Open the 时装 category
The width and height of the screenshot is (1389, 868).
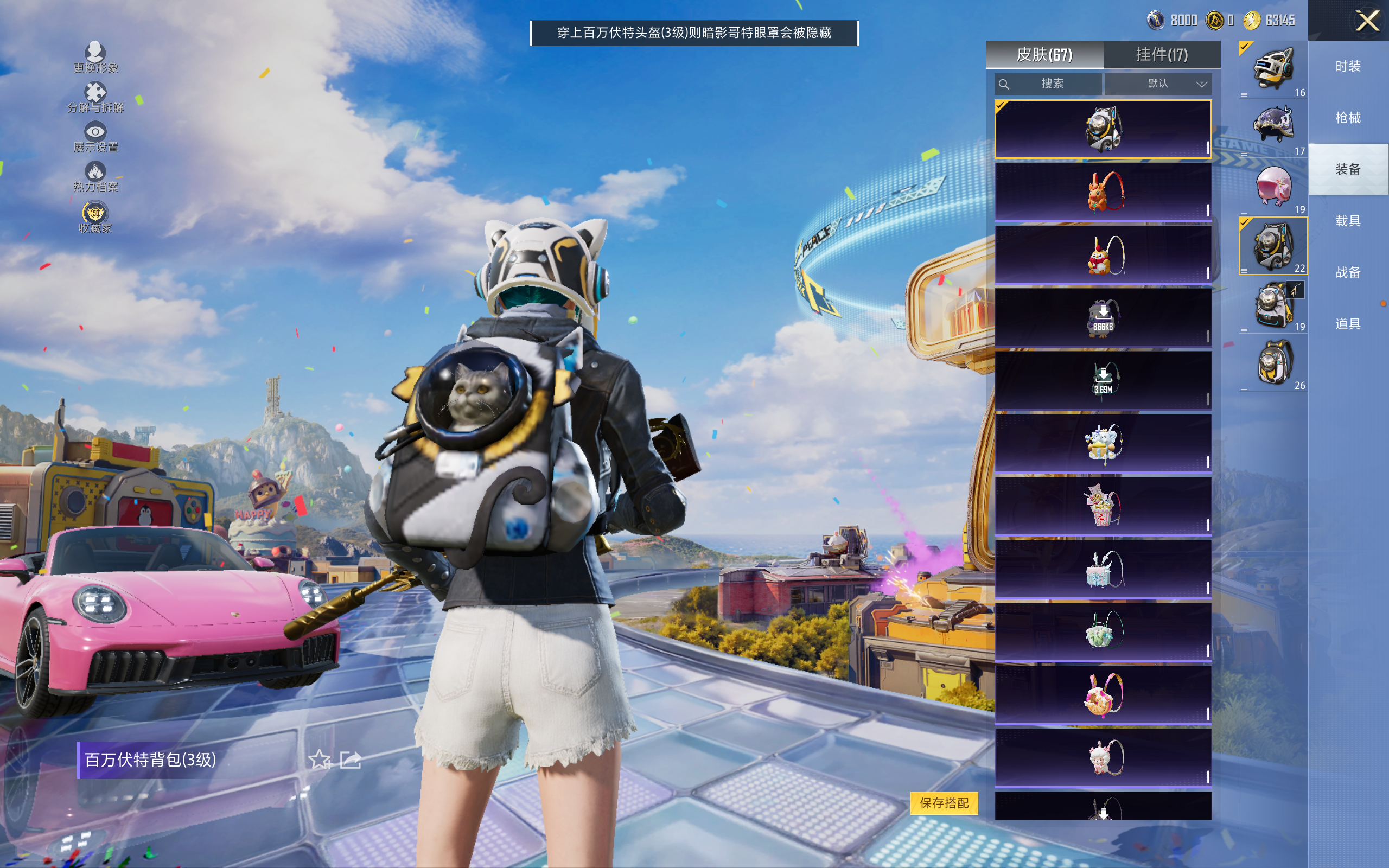pos(1348,67)
